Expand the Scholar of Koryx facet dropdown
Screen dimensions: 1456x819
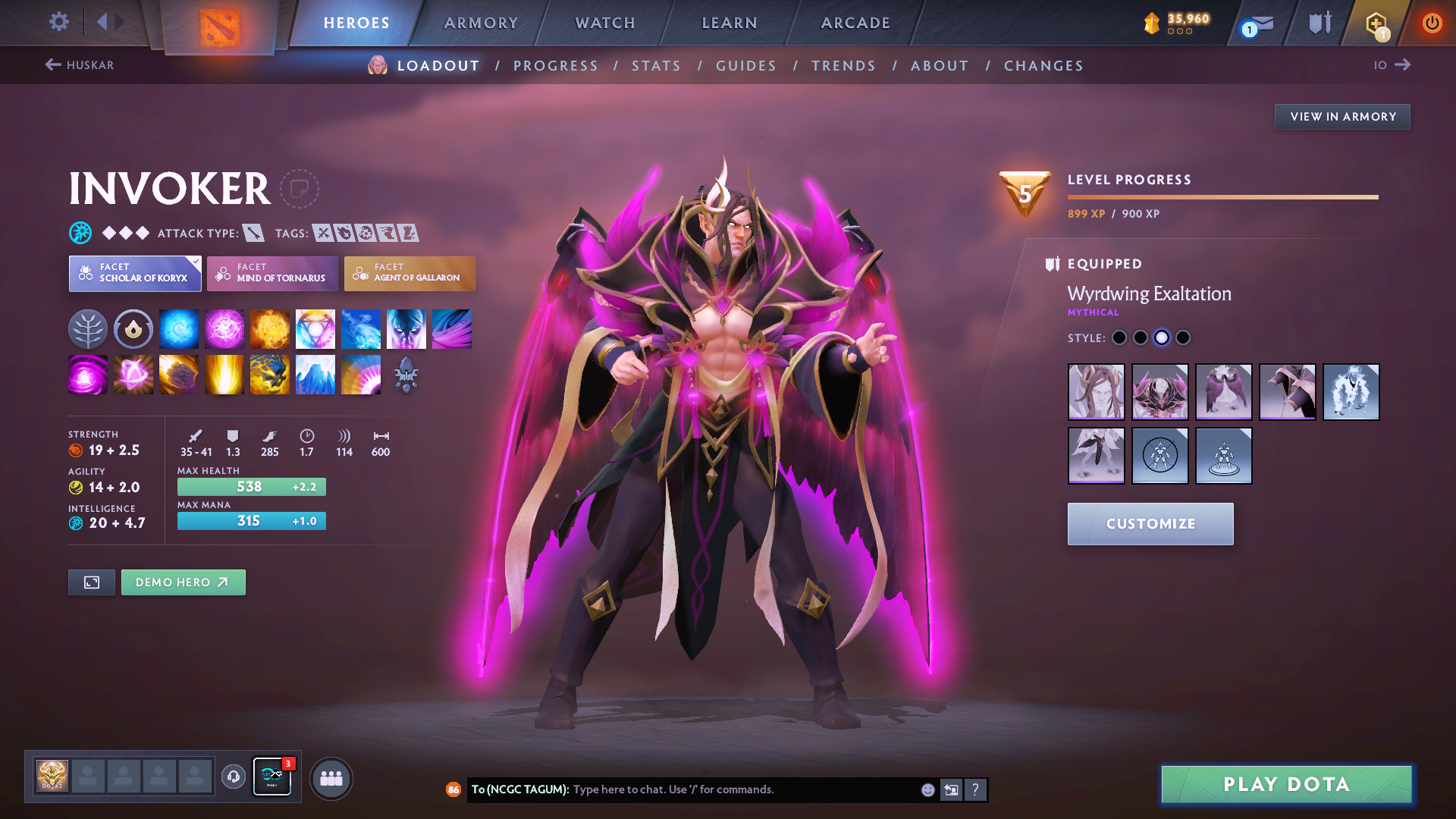point(134,274)
